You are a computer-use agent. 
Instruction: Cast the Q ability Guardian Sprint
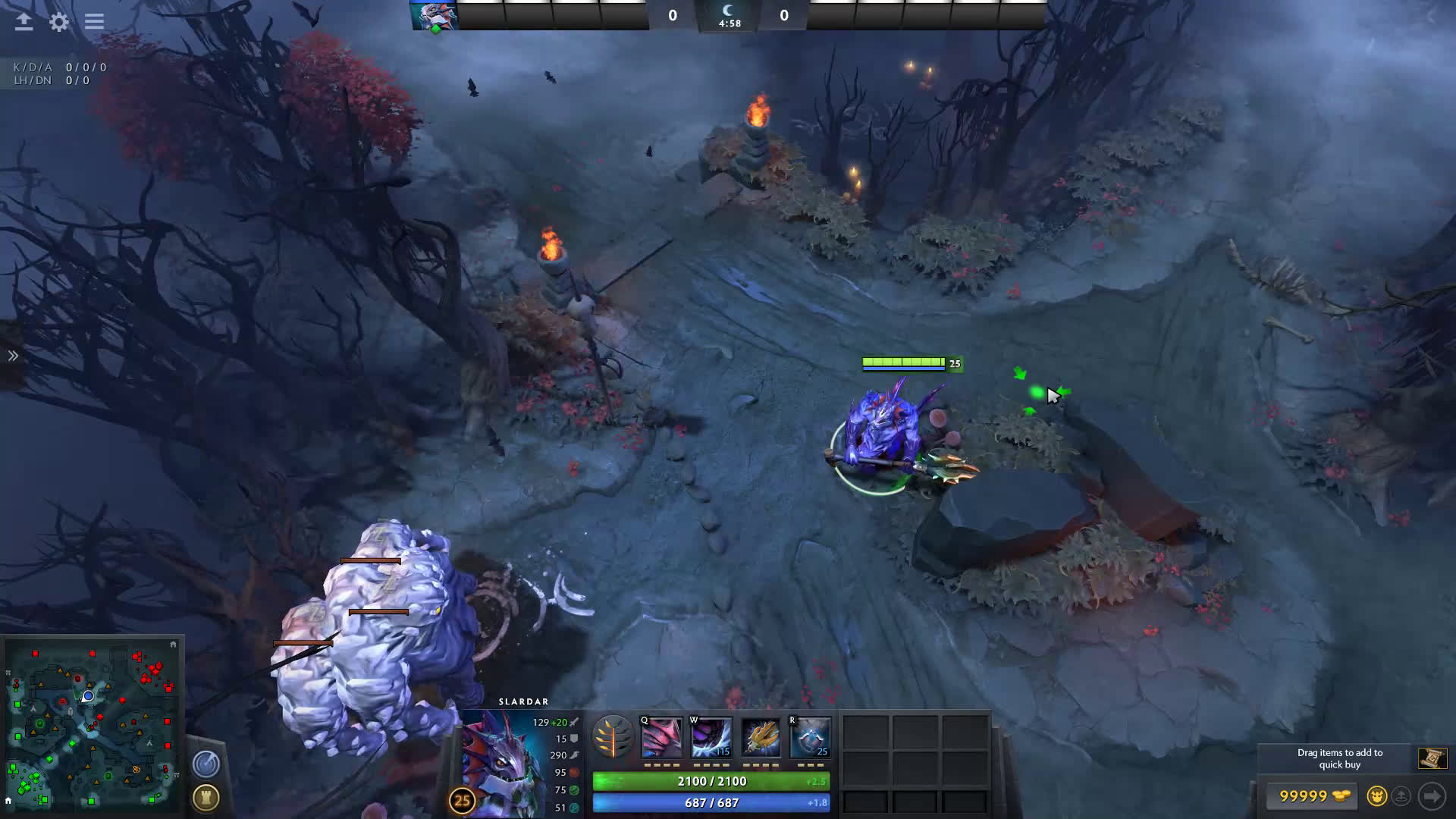[x=661, y=737]
